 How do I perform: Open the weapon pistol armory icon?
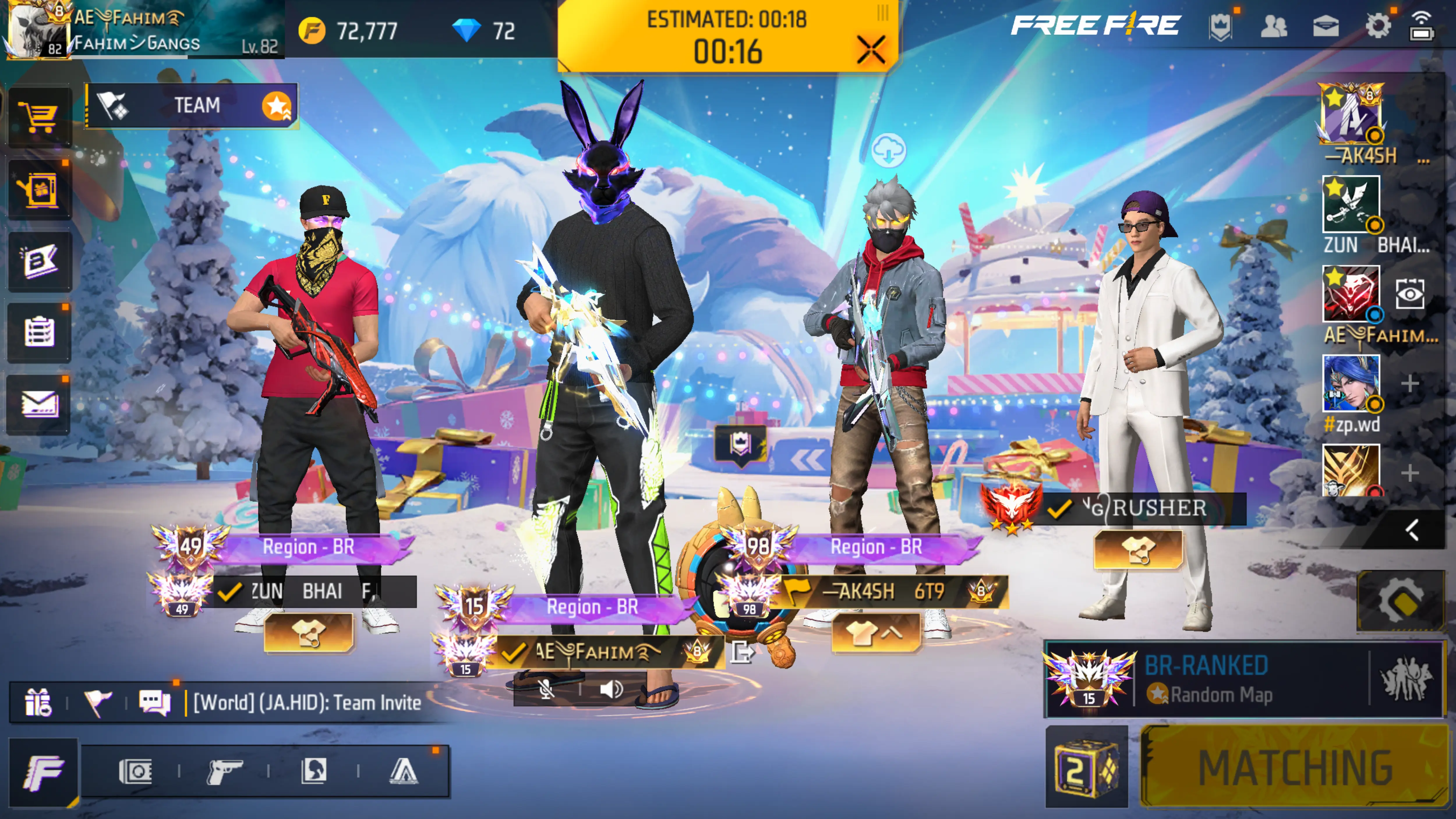coord(224,771)
